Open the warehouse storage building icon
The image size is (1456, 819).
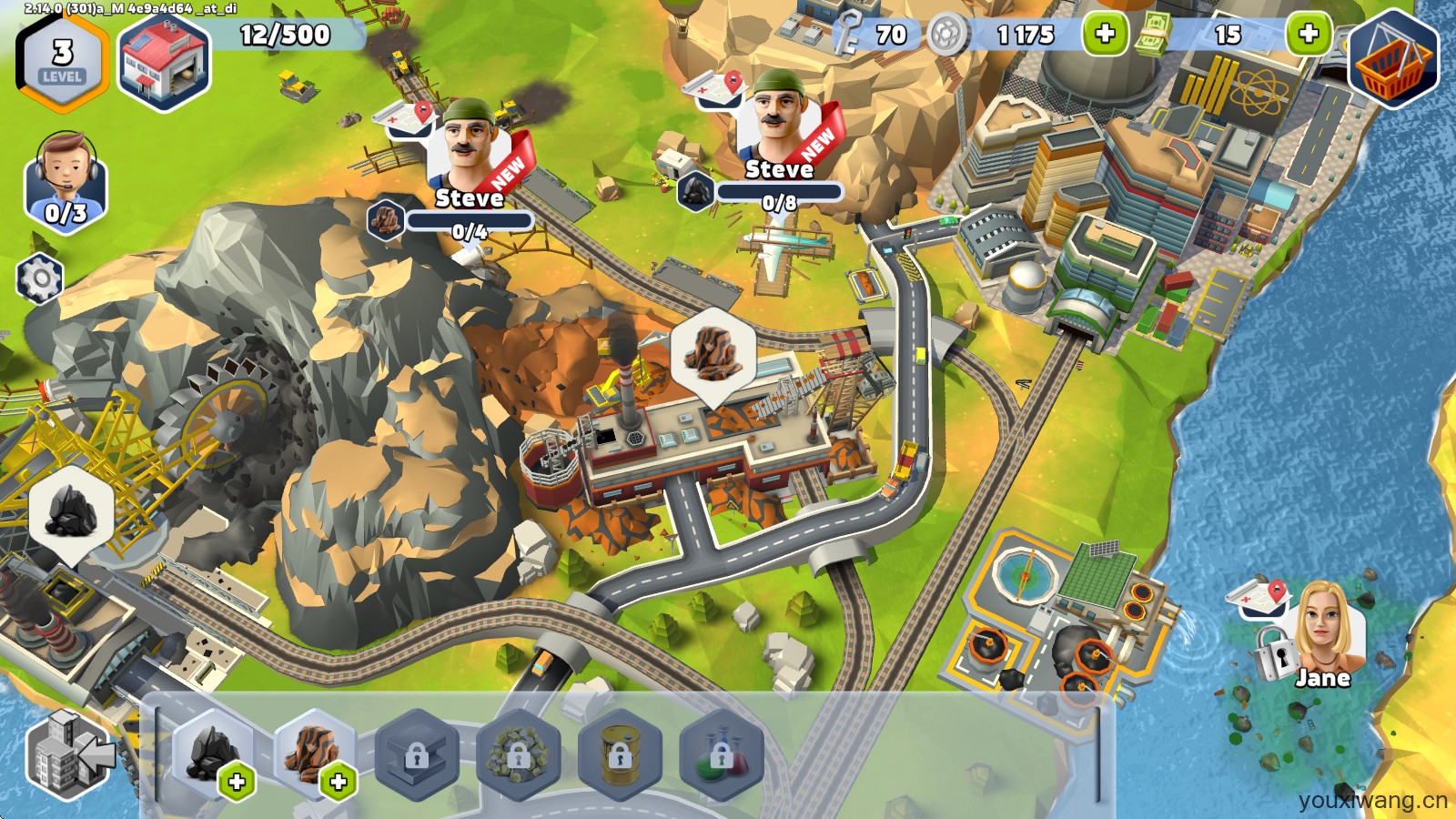coord(164,64)
